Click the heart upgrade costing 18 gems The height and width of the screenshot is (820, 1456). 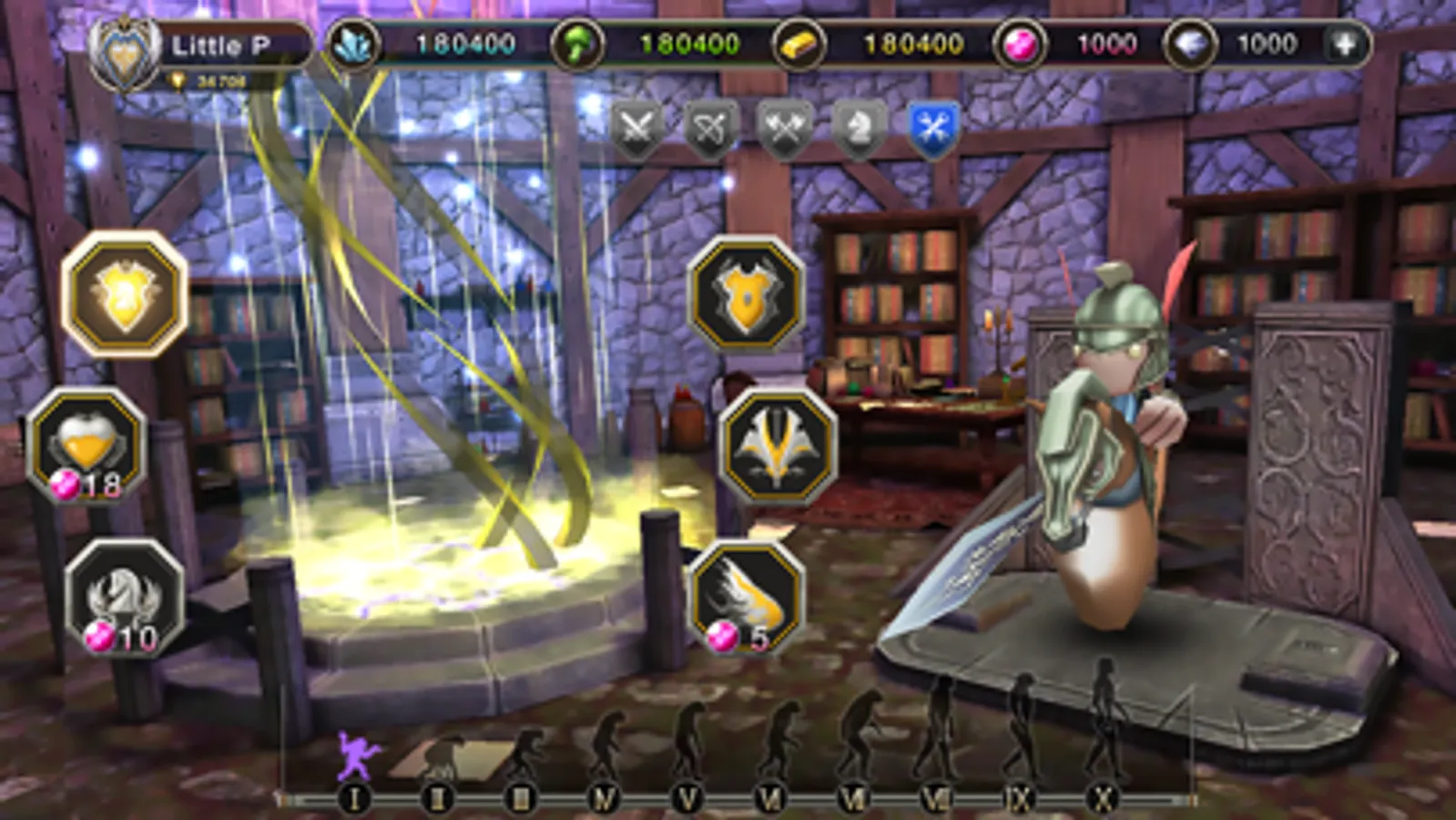coord(95,444)
